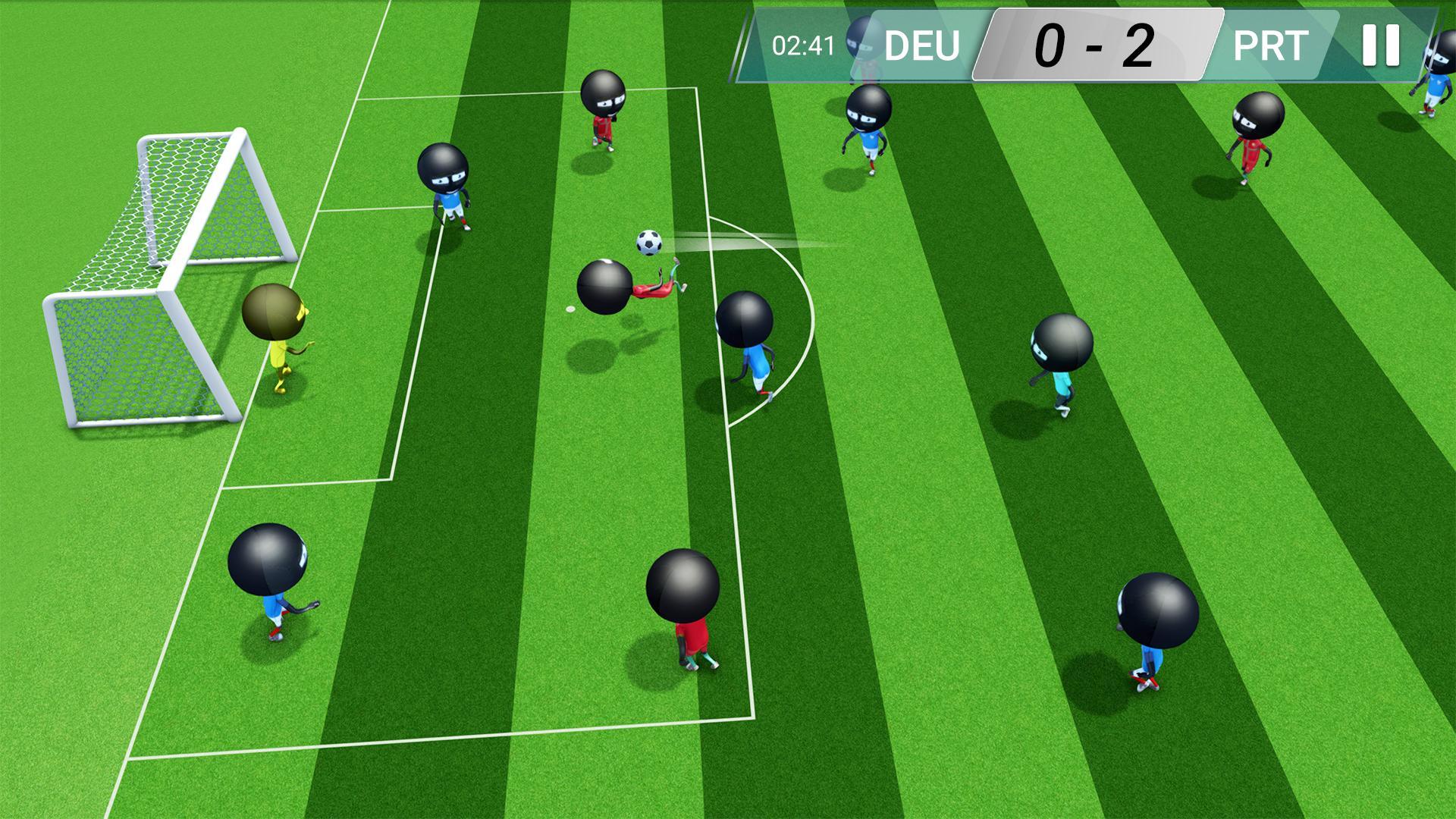Click the soccer ball in mid-air
Screen dimensions: 1456x819
(650, 244)
